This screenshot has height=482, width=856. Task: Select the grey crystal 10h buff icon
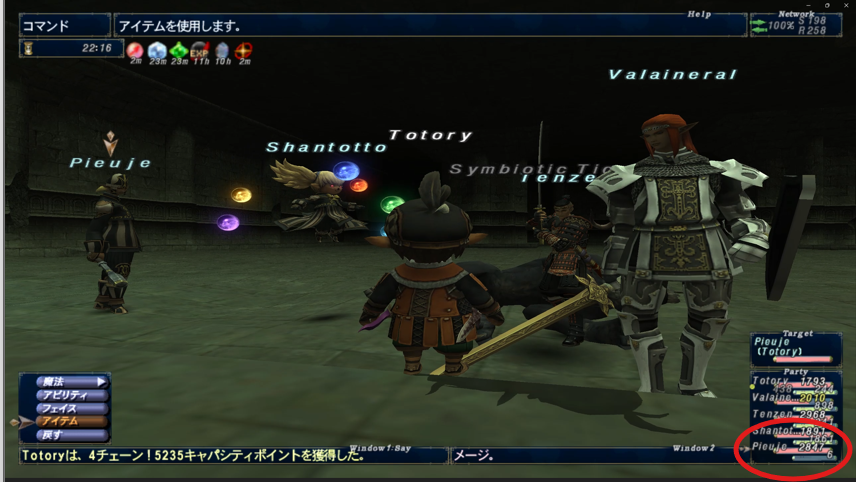coord(222,50)
